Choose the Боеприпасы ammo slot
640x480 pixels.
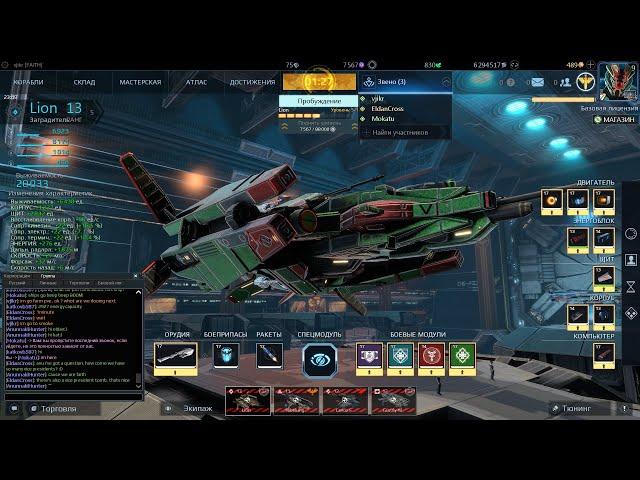click(x=227, y=357)
